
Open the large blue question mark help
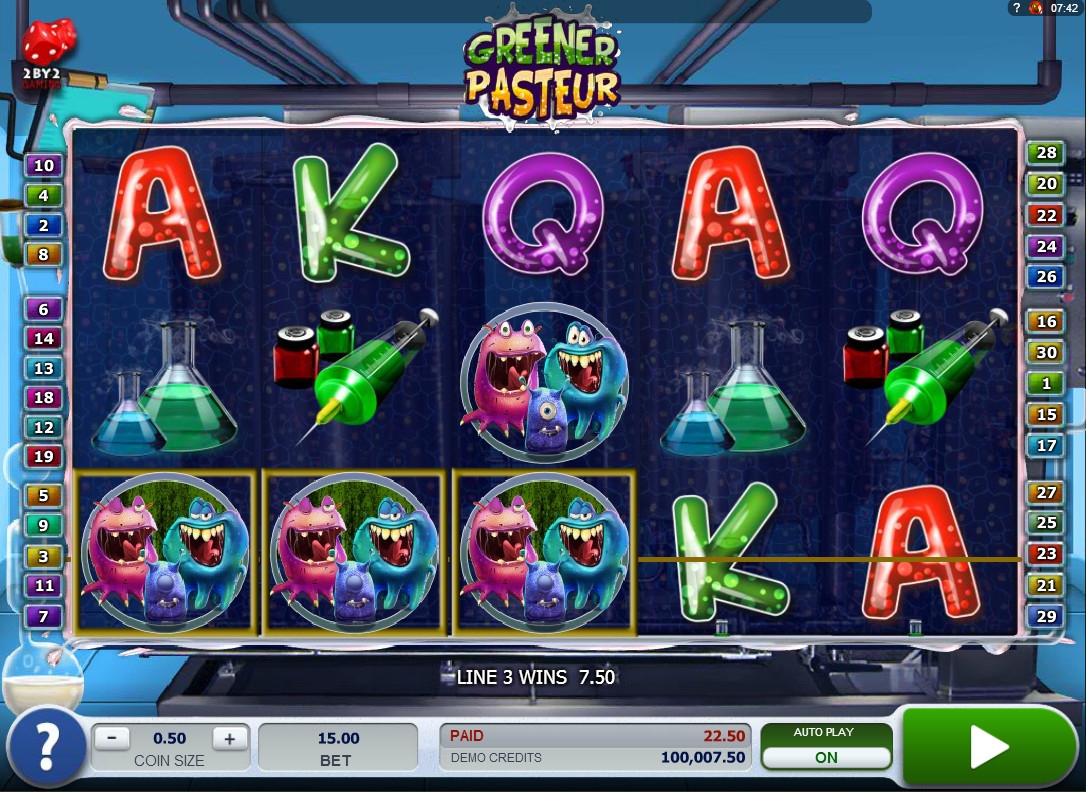click(46, 746)
